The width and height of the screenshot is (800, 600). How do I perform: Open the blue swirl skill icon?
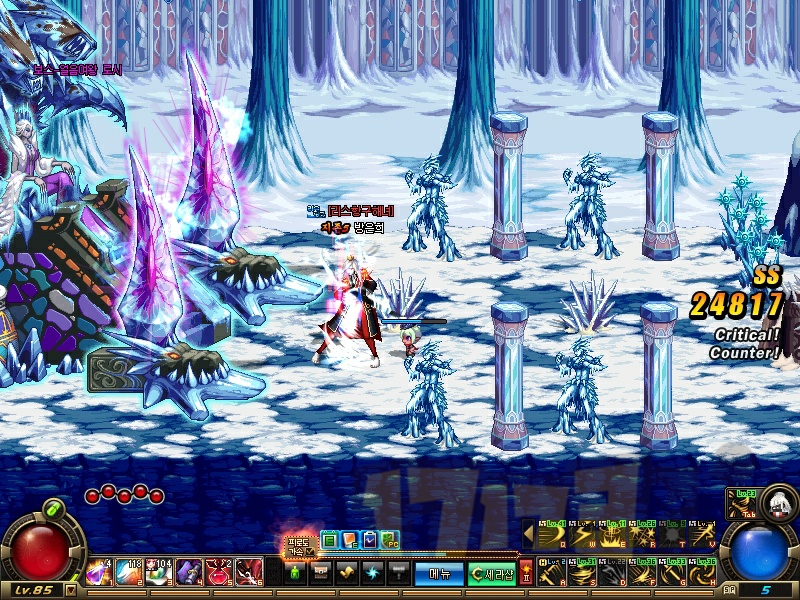371,573
